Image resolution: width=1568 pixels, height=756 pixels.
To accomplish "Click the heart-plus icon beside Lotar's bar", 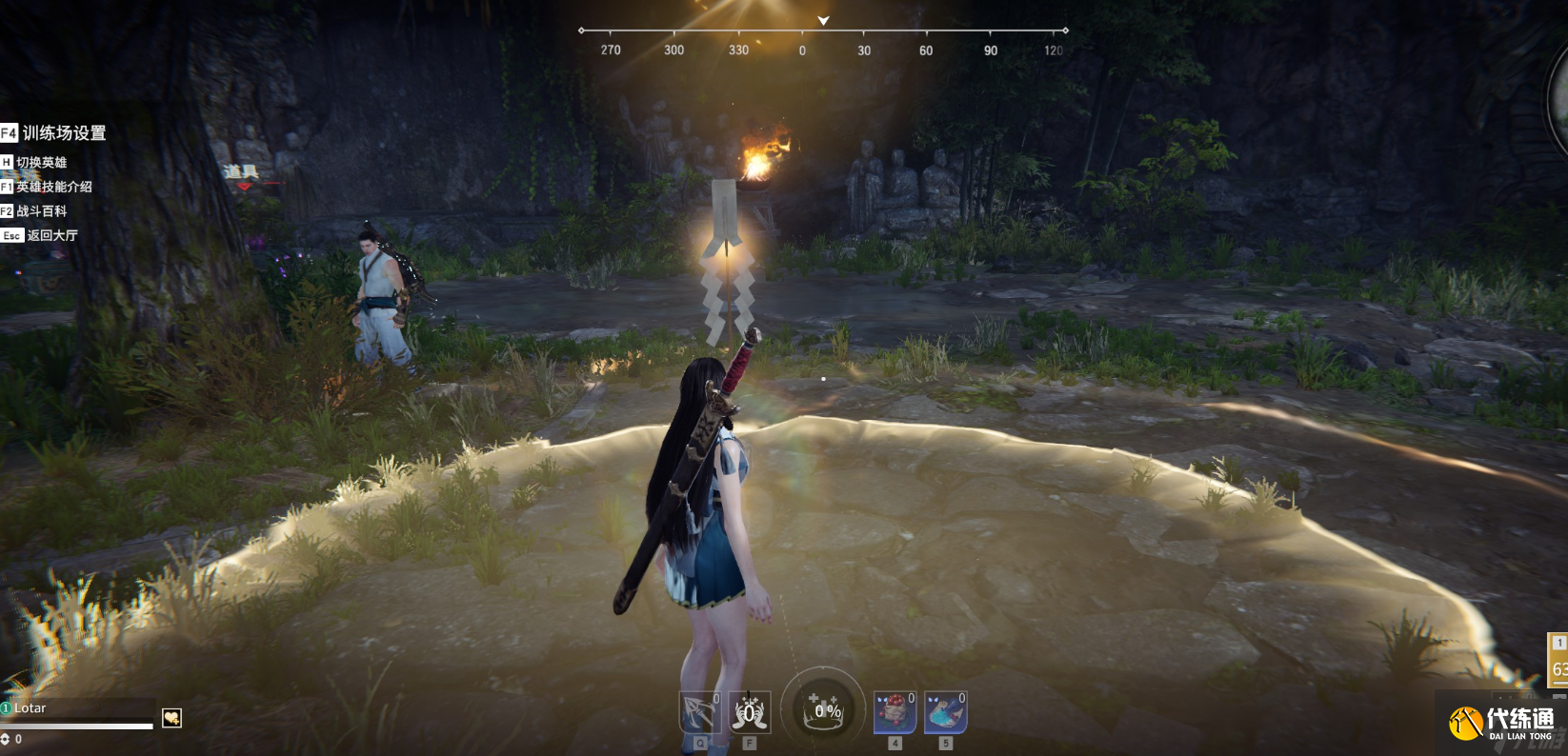I will click(x=171, y=718).
